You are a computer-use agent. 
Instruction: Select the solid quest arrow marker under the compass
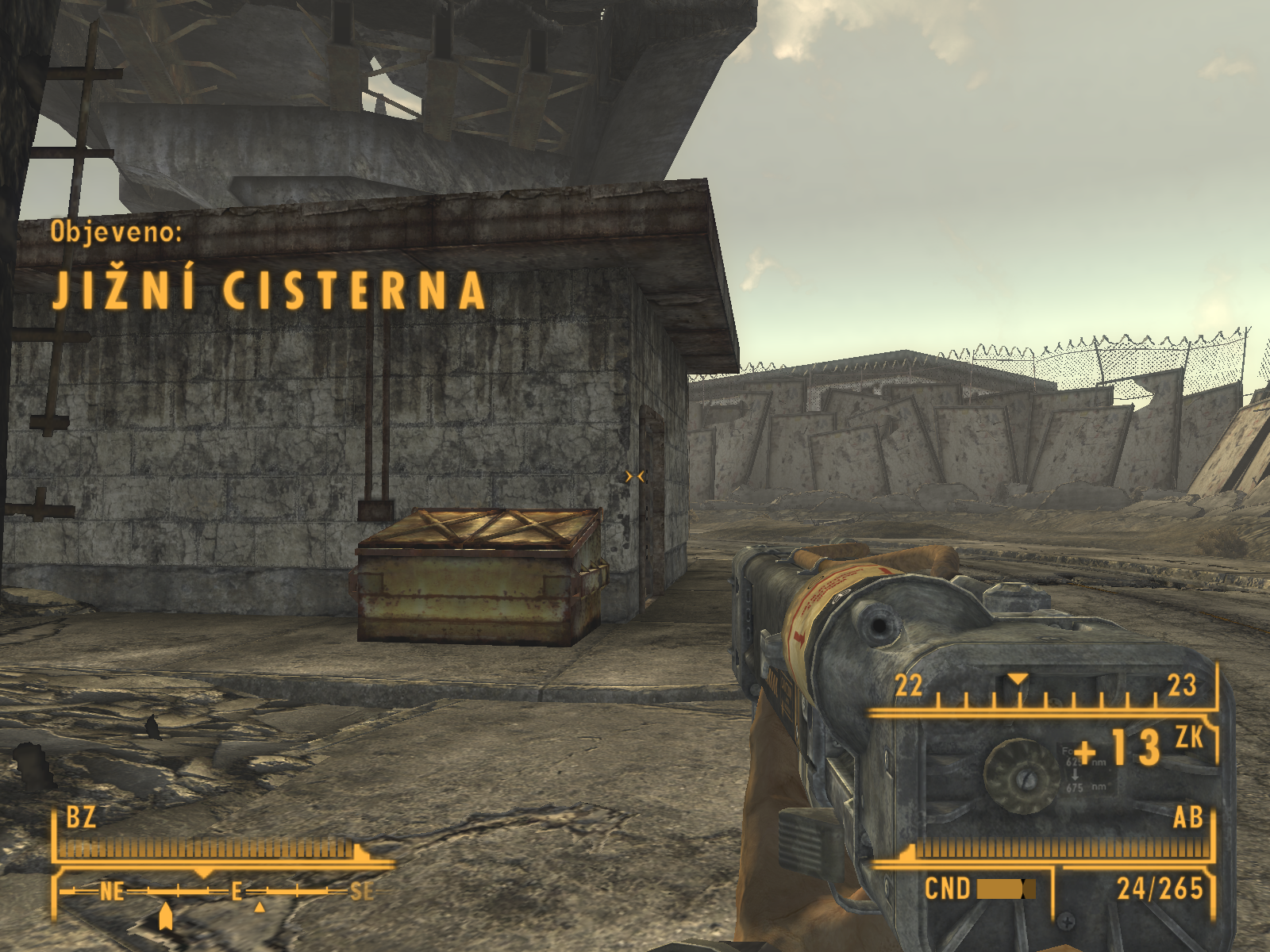(x=165, y=916)
